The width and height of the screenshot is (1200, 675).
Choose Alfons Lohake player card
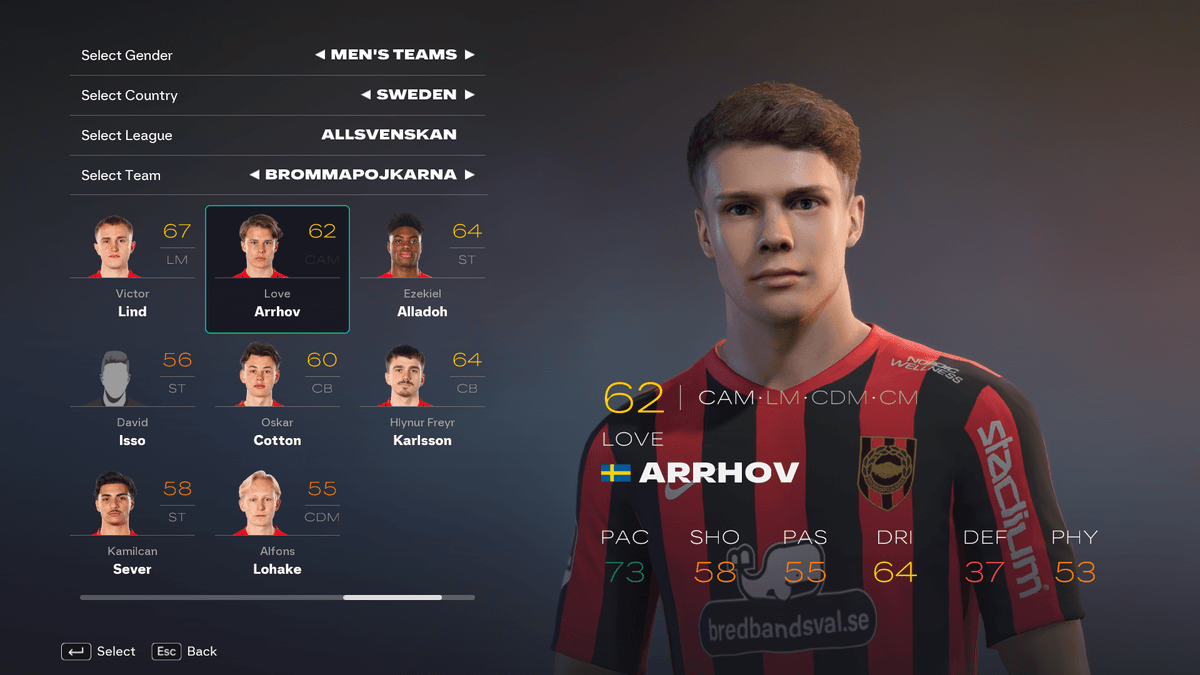(277, 526)
